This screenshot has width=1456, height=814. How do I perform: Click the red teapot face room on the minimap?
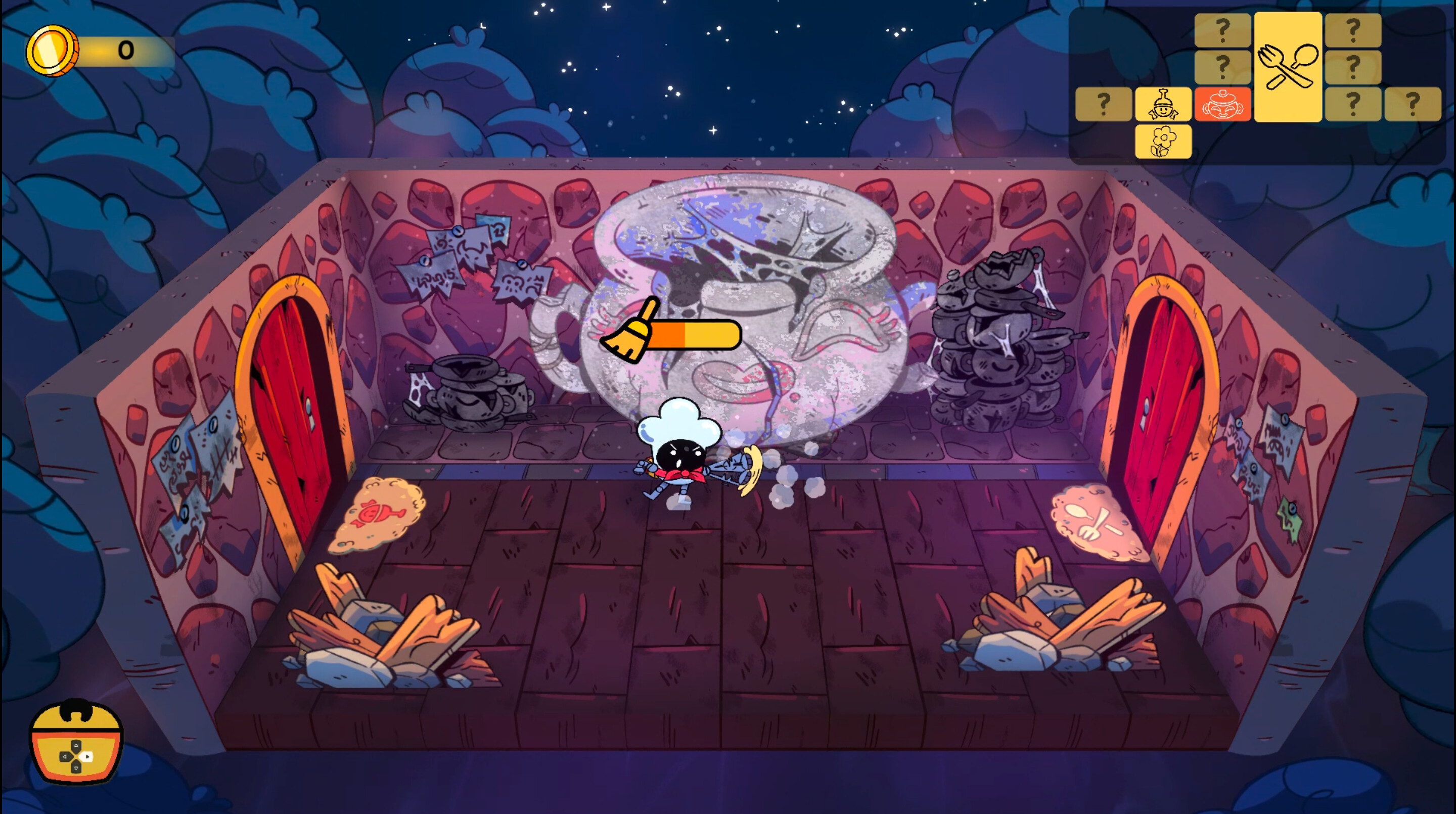(x=1222, y=105)
